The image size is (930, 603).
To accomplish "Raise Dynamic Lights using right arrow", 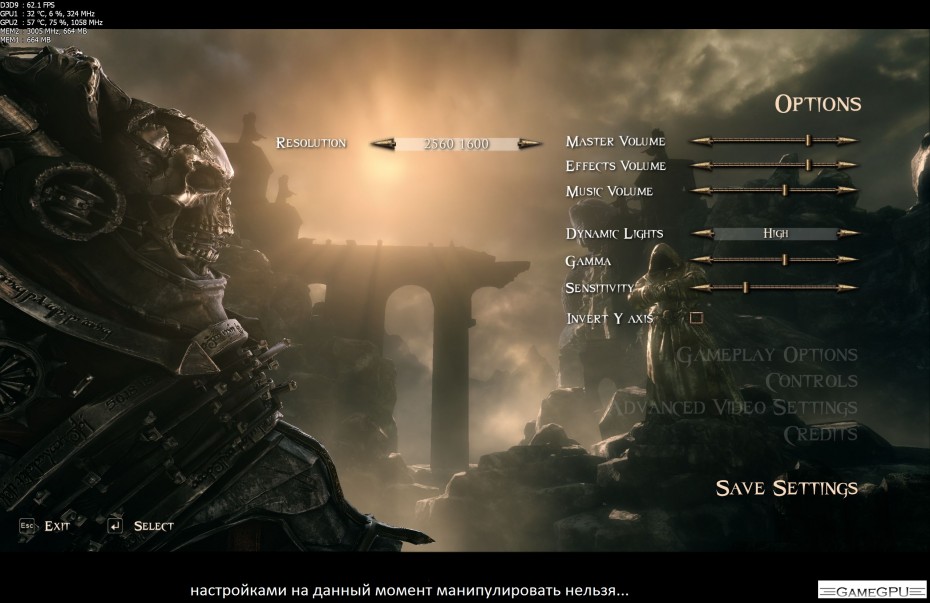I will [x=849, y=234].
